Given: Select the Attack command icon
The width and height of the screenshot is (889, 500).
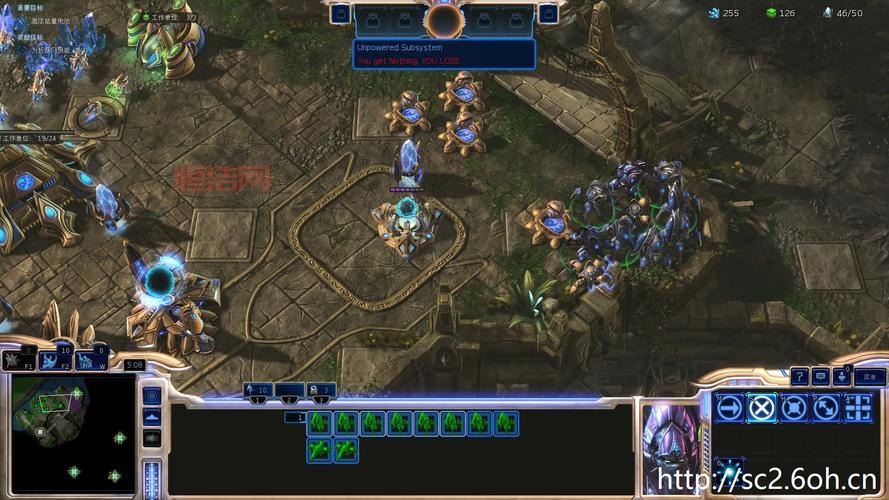Looking at the screenshot, I should point(858,407).
